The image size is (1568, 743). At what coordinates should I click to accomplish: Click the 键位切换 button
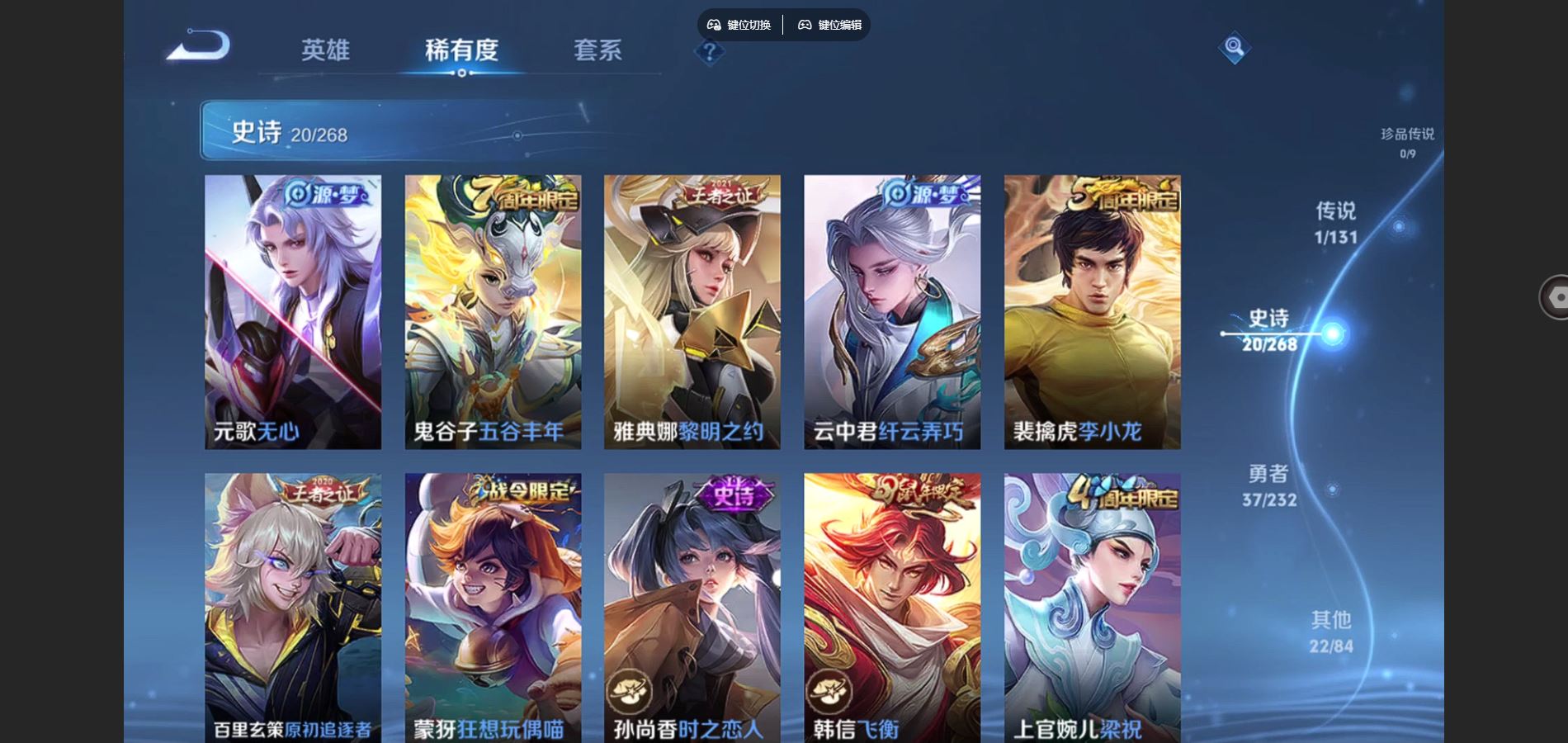[x=741, y=26]
